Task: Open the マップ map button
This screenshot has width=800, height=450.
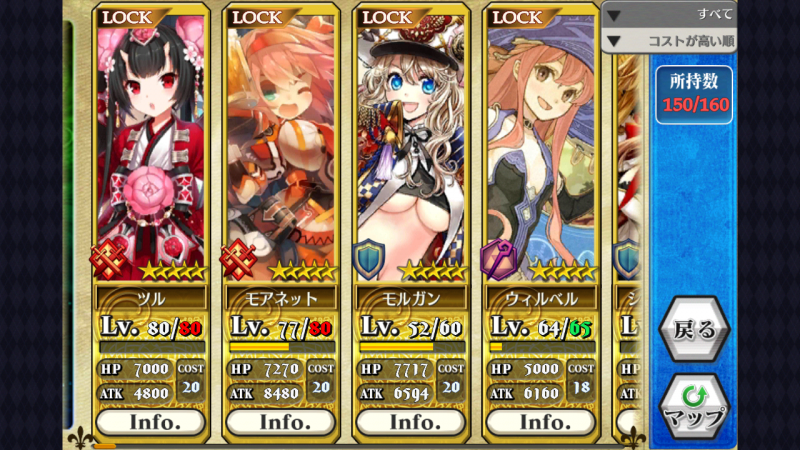Action: tap(694, 404)
